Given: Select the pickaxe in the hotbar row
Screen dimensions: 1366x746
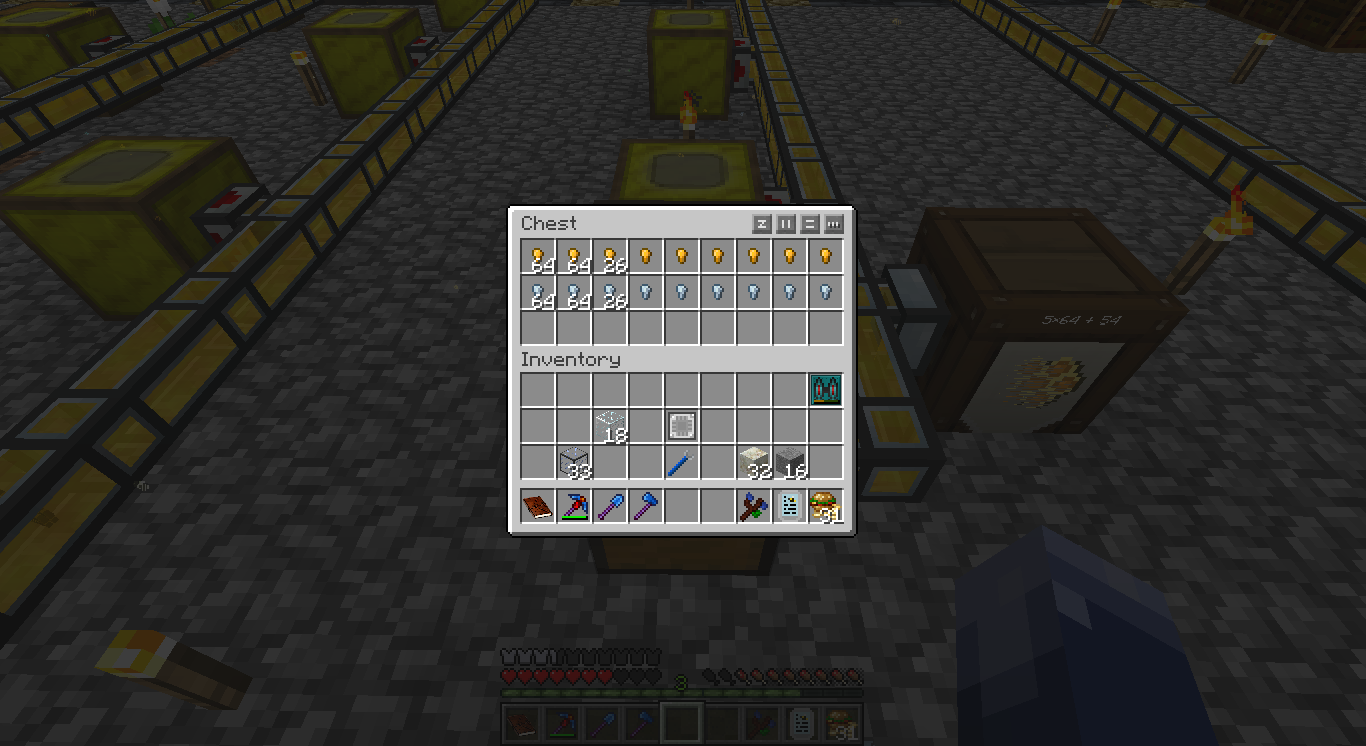Looking at the screenshot, I should [574, 507].
